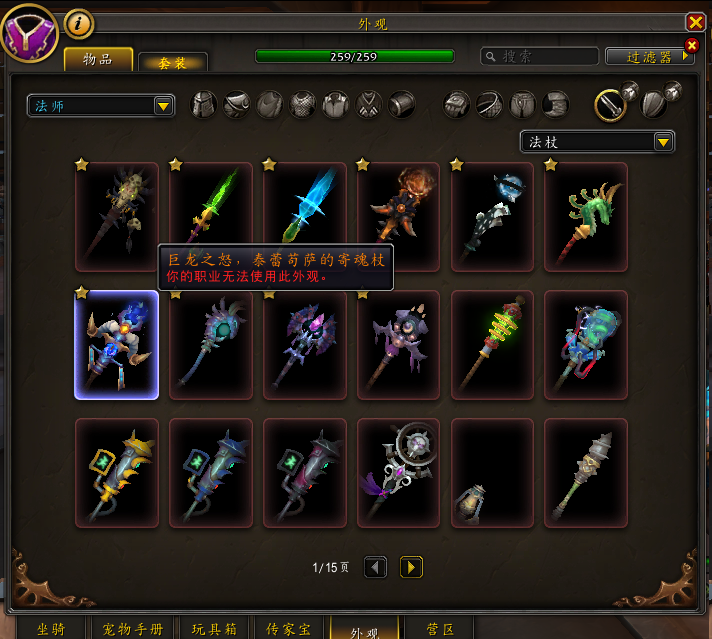Switch to the 套装 sets tab

pos(173,61)
